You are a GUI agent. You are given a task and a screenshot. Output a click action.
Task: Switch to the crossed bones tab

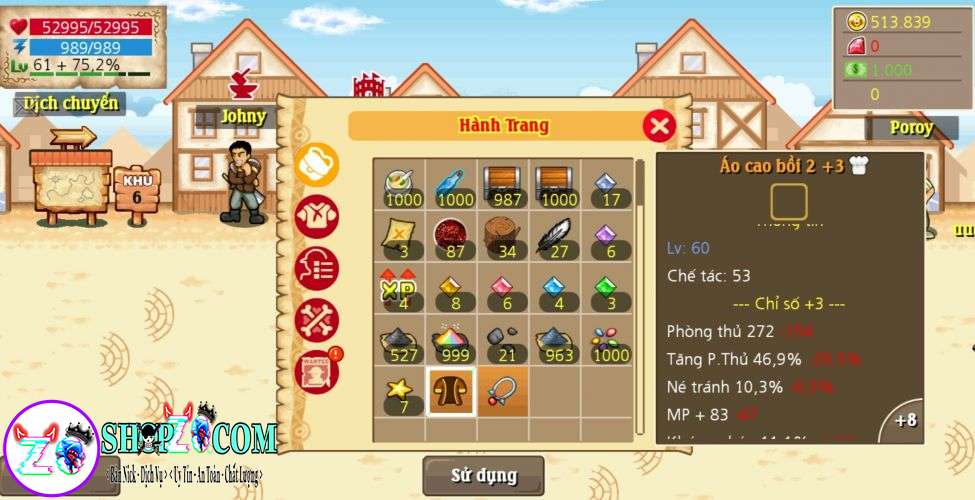317,320
